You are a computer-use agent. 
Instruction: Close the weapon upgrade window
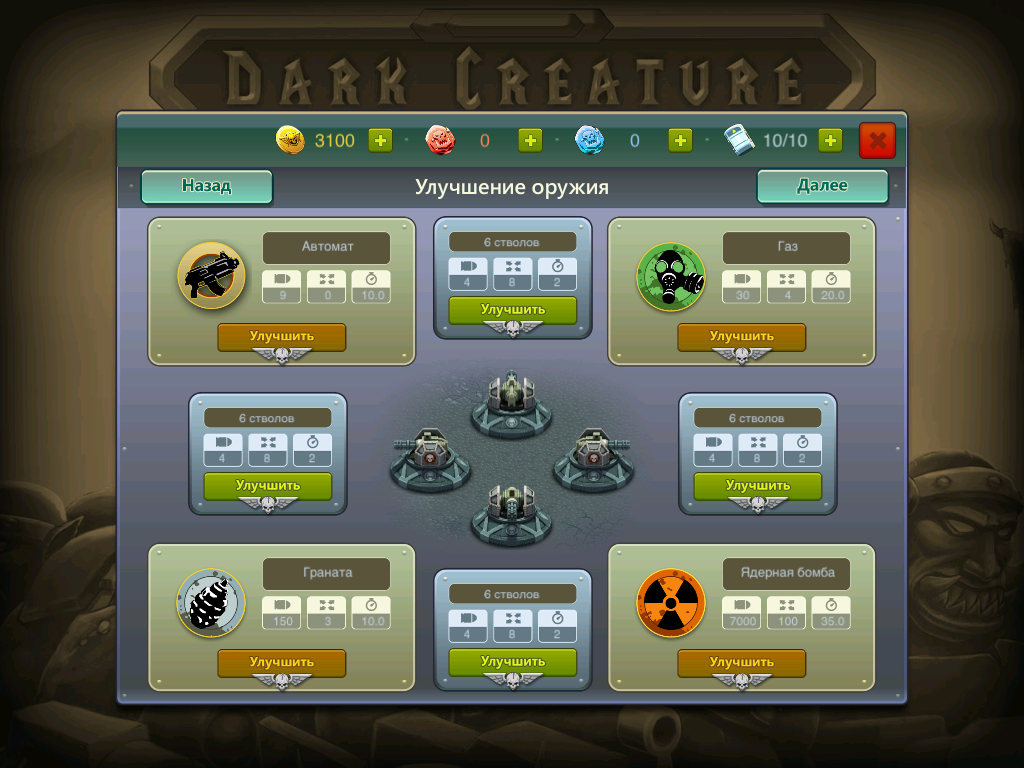(877, 141)
